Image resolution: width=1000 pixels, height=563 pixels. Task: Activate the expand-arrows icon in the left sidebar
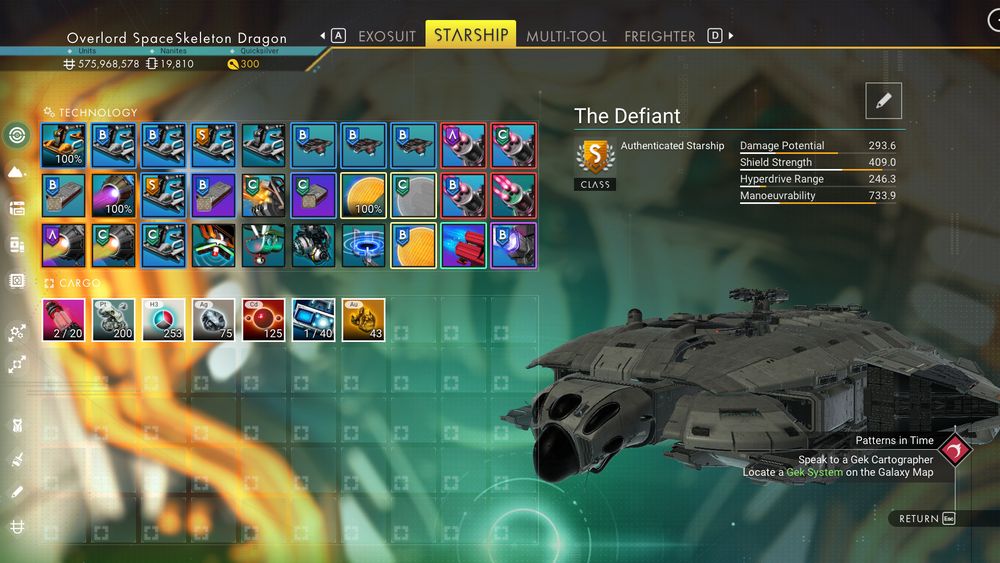coord(17,365)
